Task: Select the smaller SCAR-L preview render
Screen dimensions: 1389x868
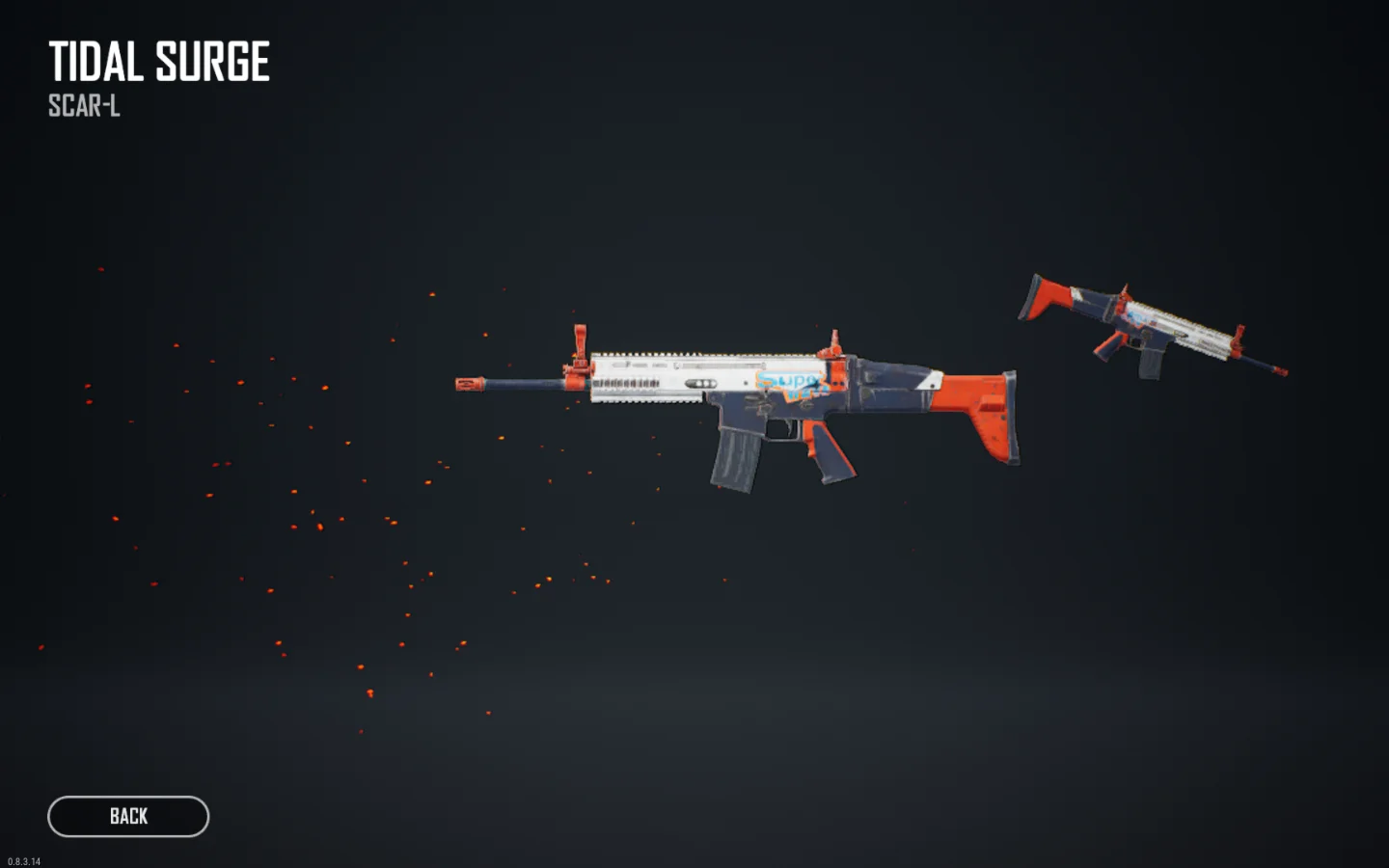Action: (x=1148, y=328)
